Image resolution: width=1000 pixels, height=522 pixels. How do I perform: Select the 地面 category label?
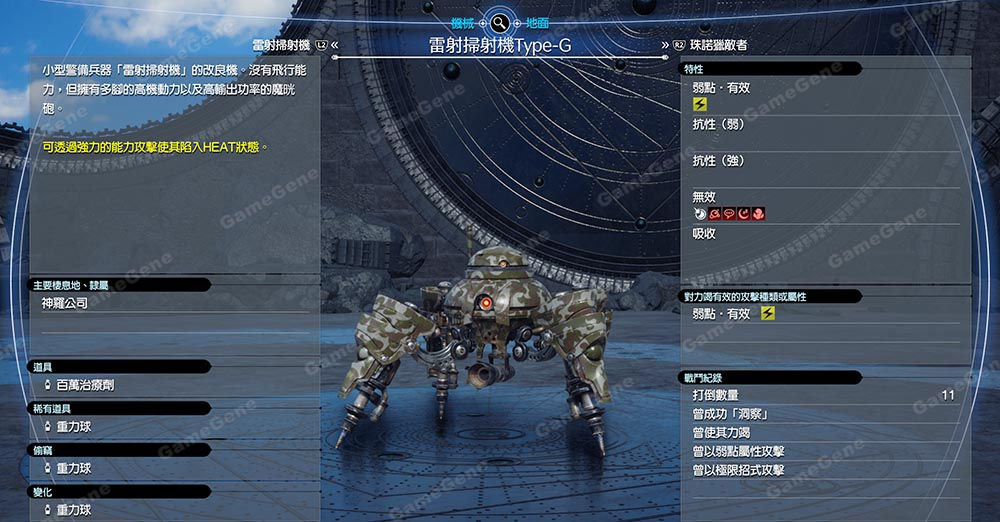point(537,22)
